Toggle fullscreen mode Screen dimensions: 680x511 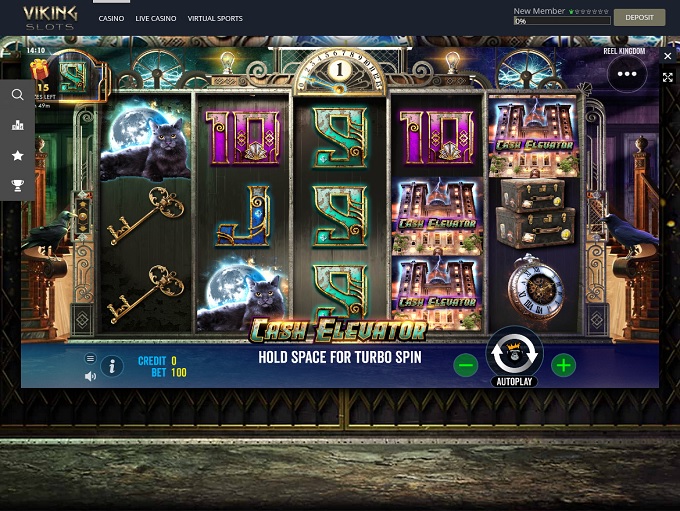click(x=668, y=77)
